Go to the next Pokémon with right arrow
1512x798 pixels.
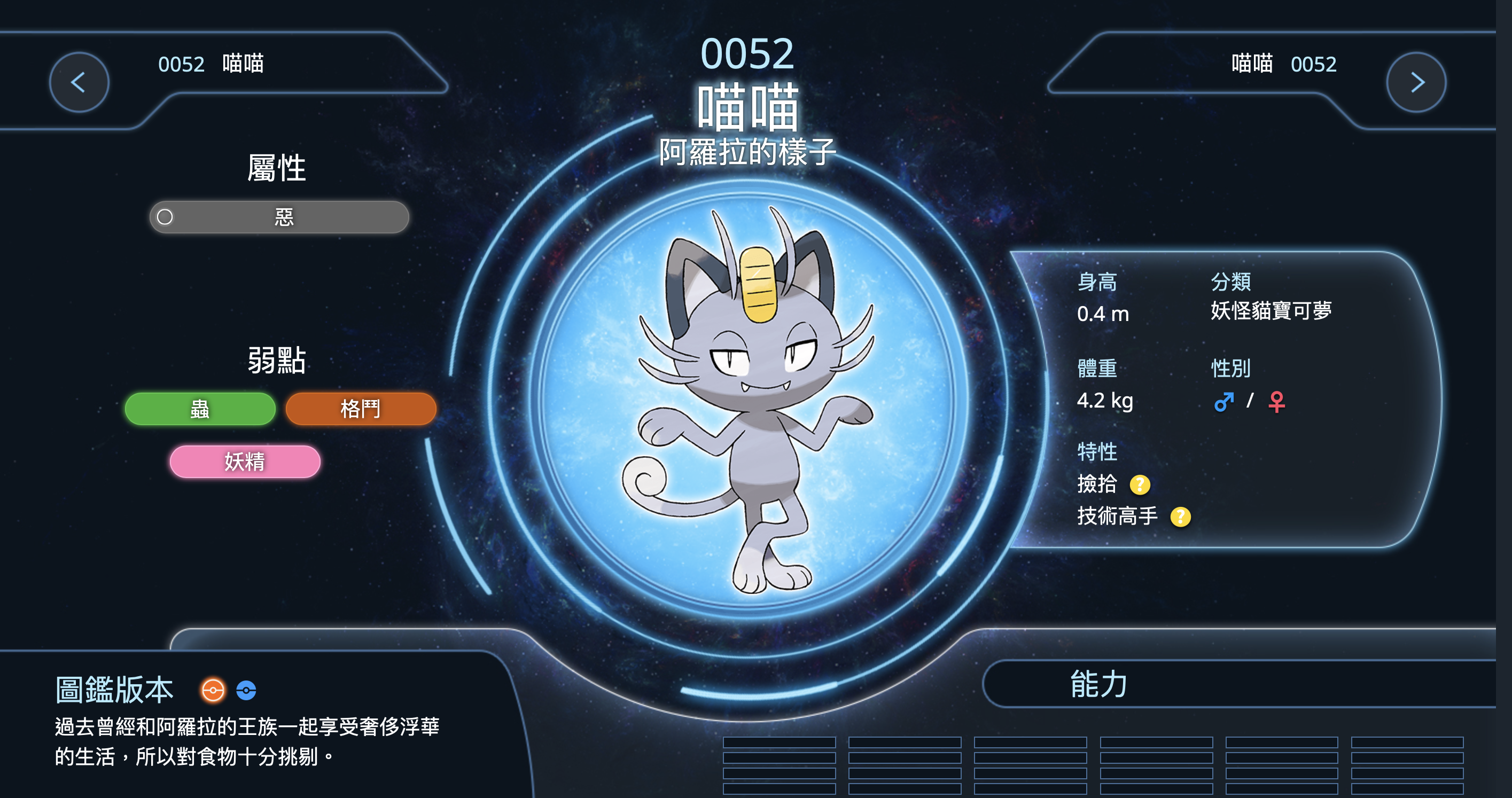[1416, 82]
